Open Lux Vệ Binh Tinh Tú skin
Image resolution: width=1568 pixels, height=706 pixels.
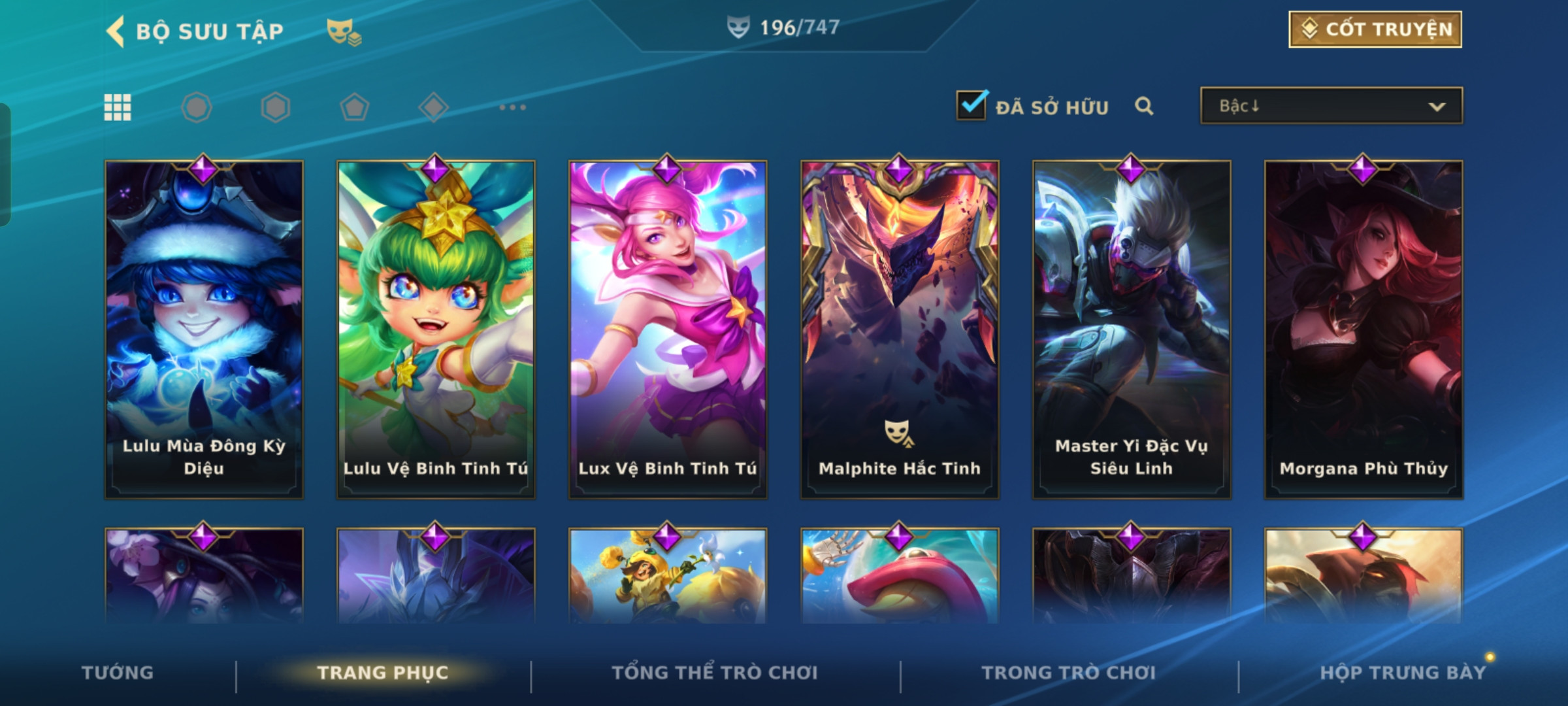click(x=668, y=329)
